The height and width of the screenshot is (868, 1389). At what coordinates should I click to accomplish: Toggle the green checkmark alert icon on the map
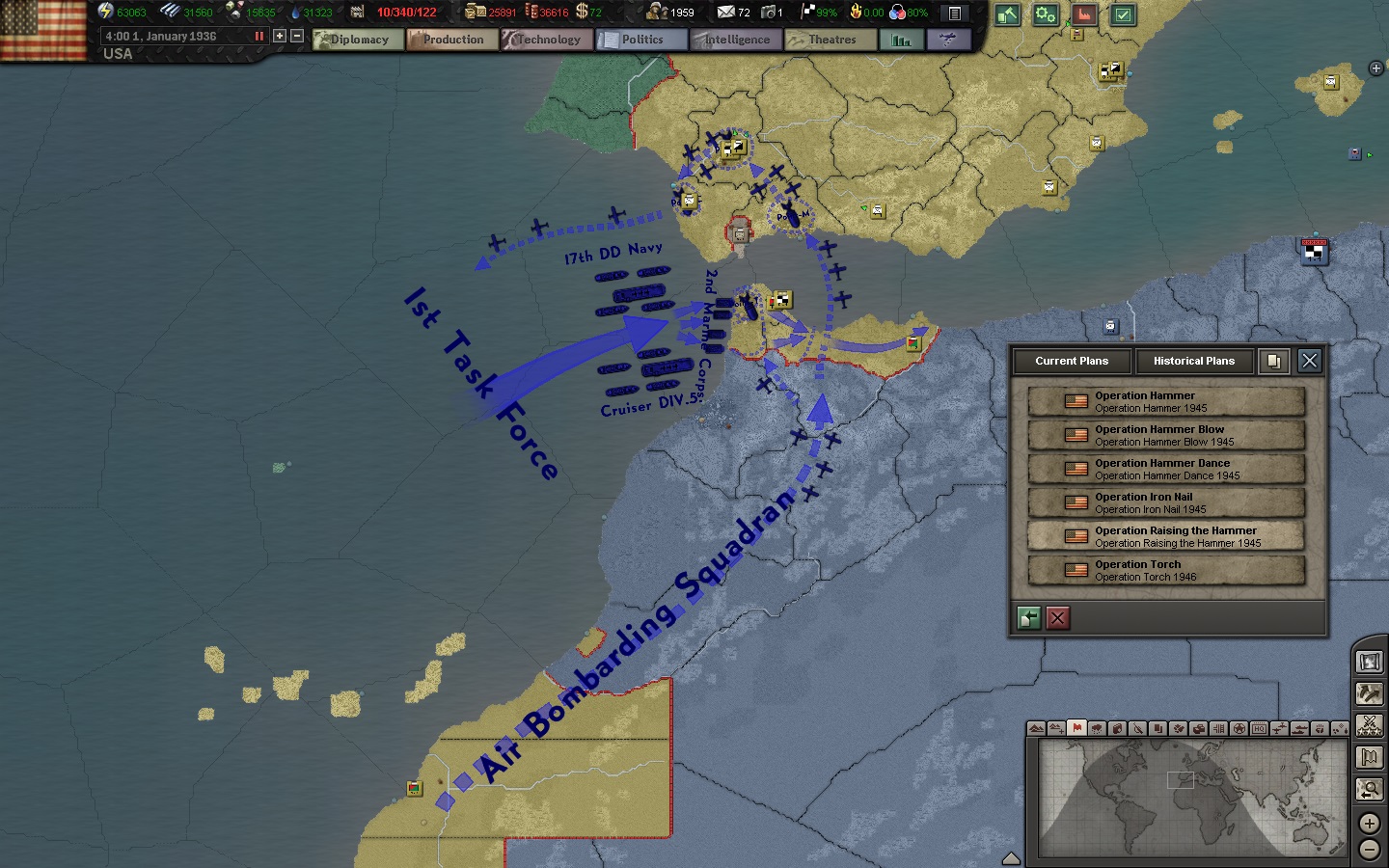coord(1123,15)
